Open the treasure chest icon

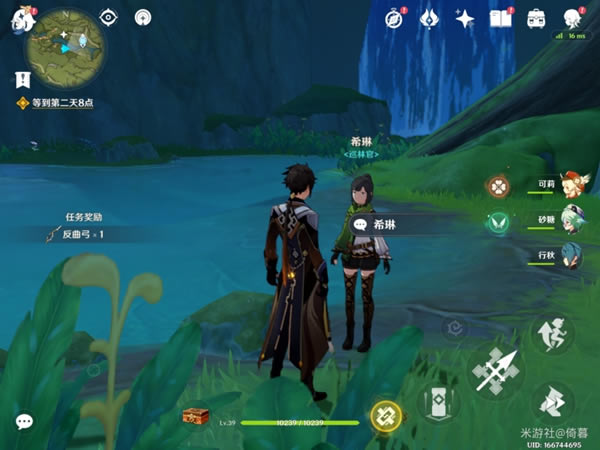[x=196, y=415]
